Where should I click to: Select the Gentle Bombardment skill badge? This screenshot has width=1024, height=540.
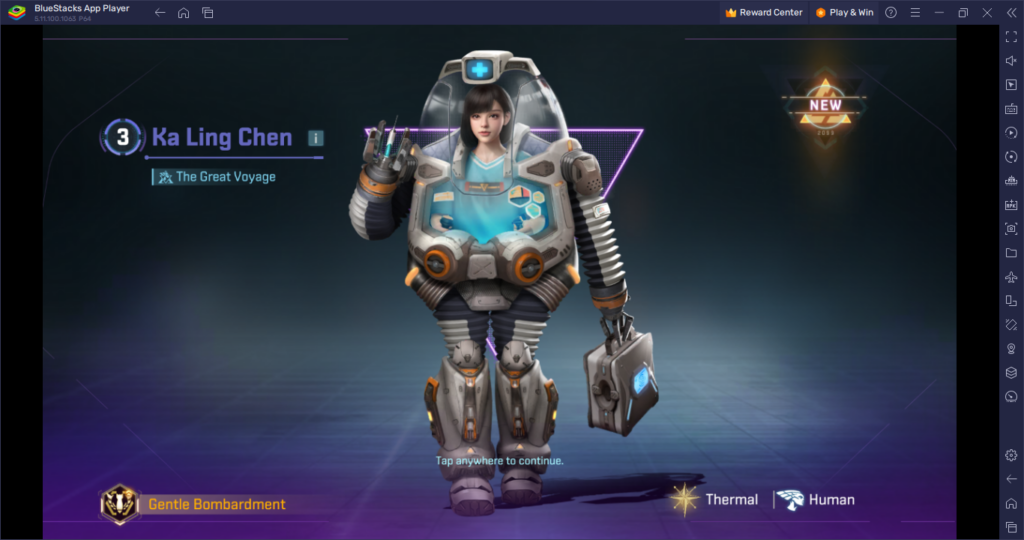[x=120, y=504]
